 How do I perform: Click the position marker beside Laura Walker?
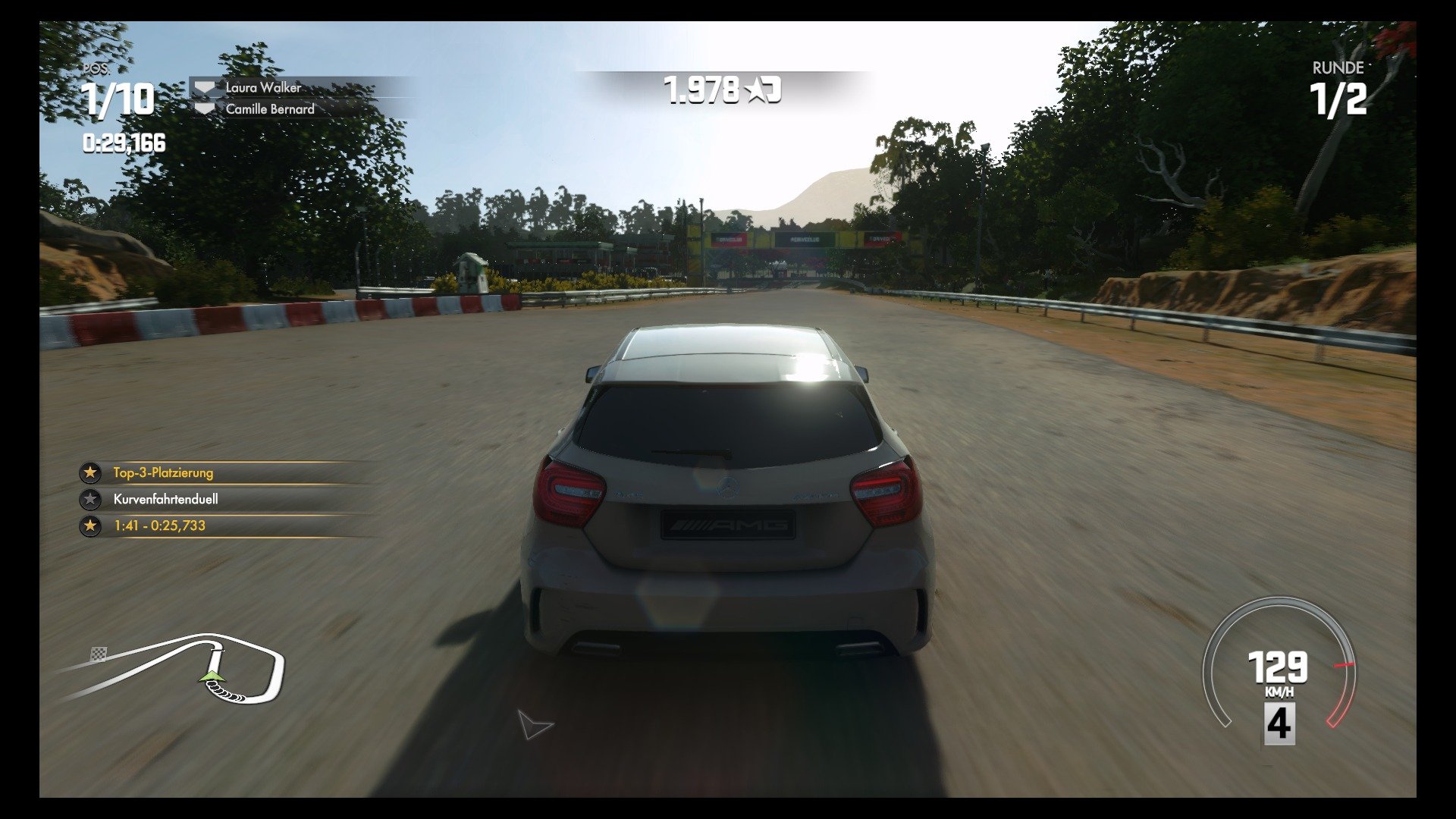(204, 87)
